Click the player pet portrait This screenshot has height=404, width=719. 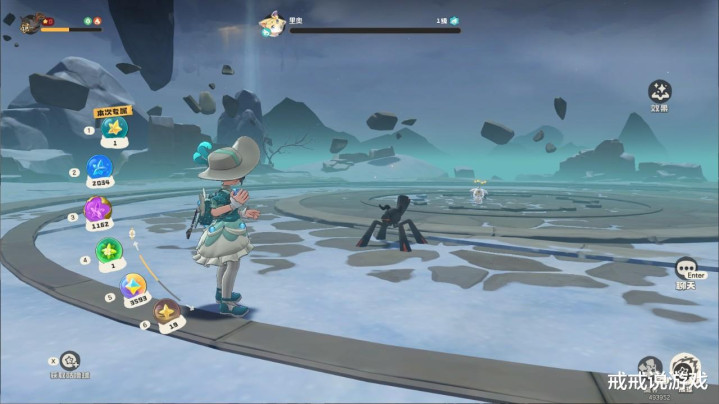[x=30, y=23]
